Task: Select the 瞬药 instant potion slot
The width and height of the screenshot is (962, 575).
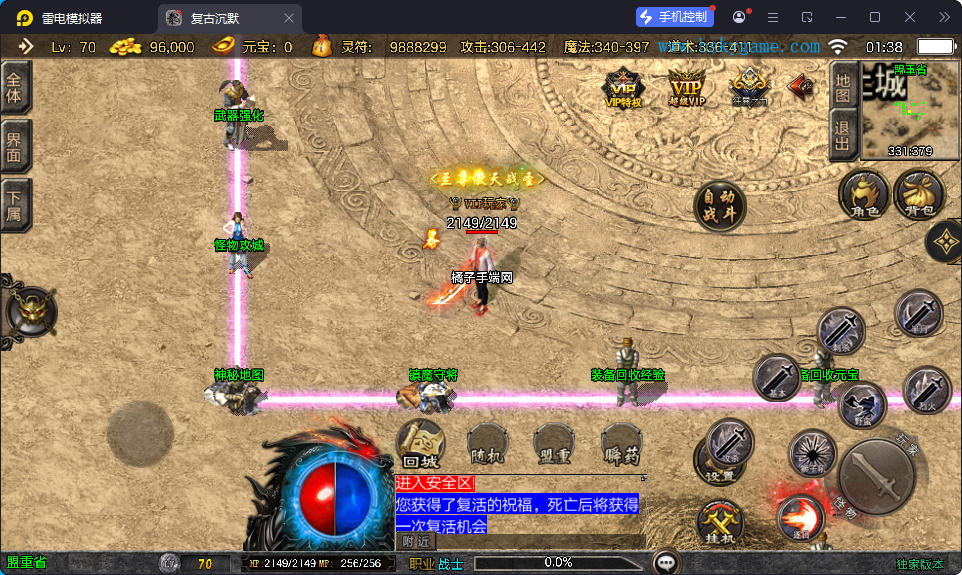Action: (621, 443)
